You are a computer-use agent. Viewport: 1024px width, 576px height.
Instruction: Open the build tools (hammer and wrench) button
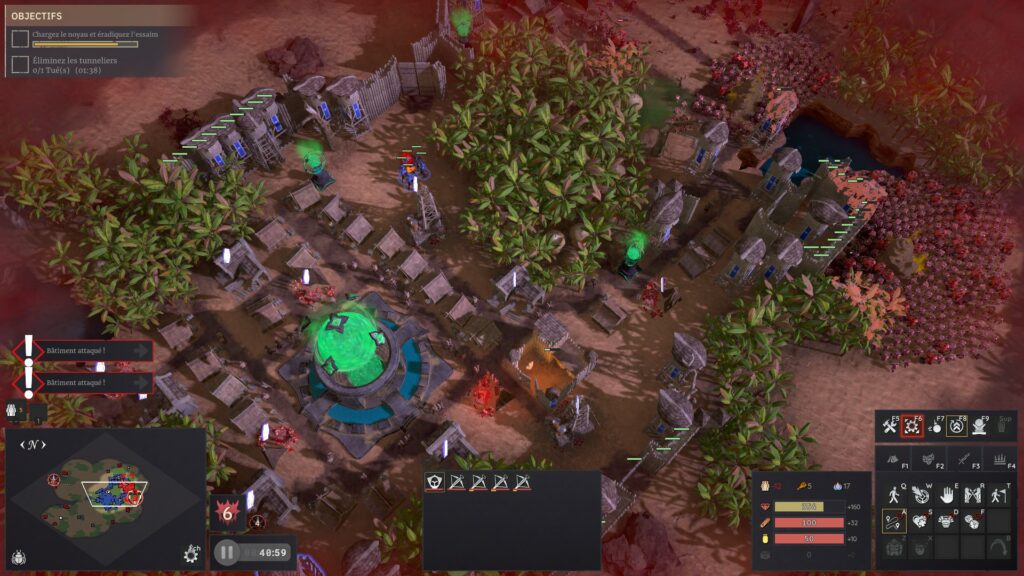(x=889, y=427)
